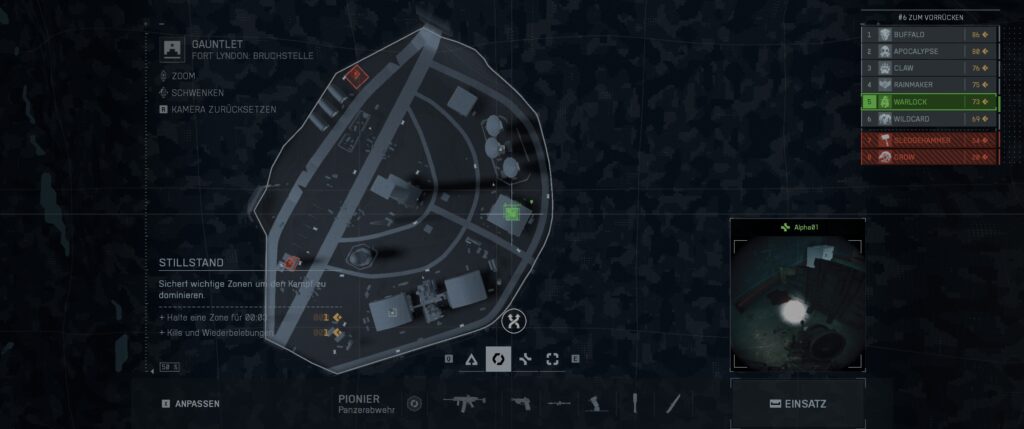Viewport: 1024px width, 429px height.
Task: Choose the rocket launcher gadget slot
Action: pyautogui.click(x=559, y=403)
